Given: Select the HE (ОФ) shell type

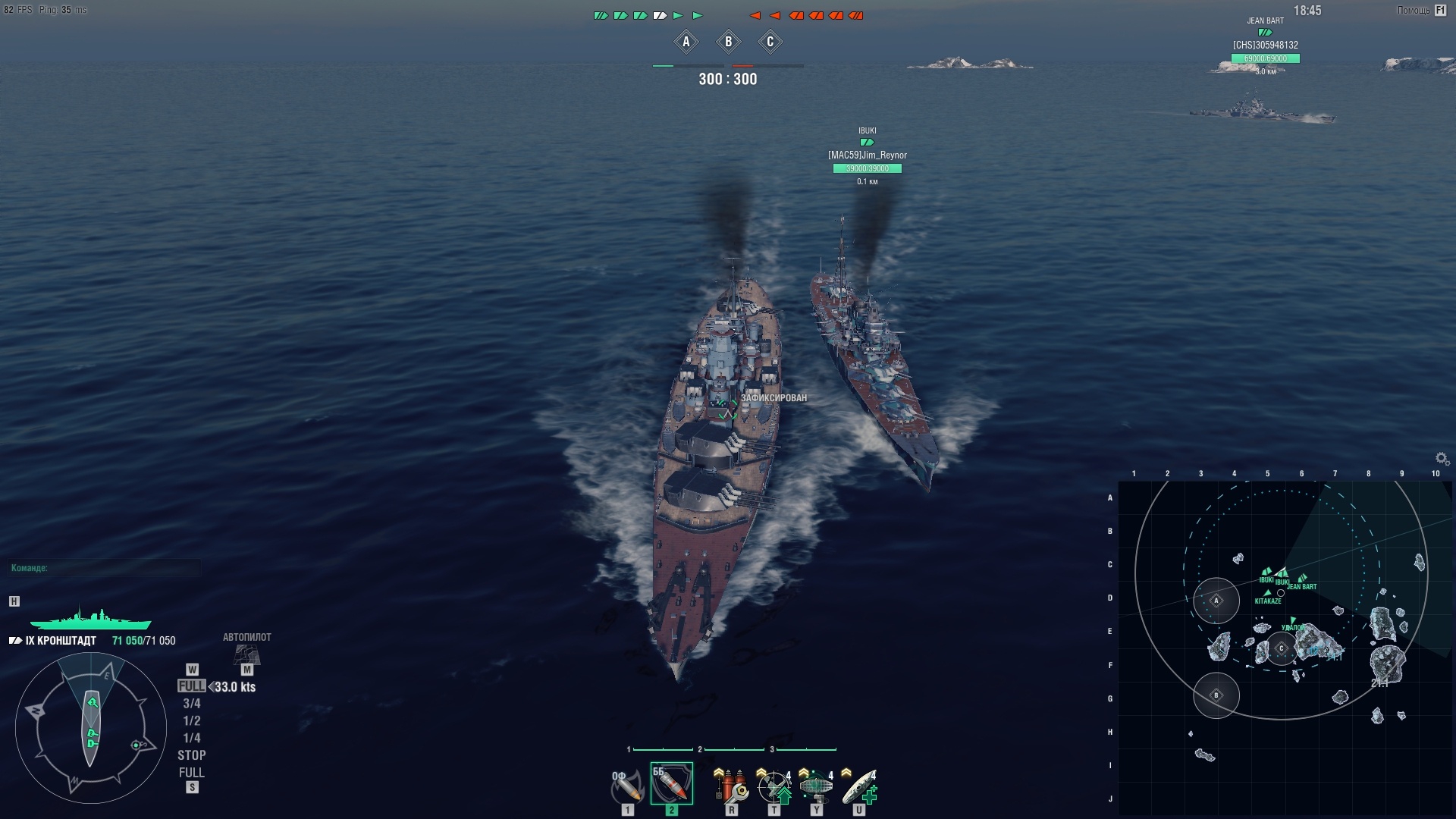Looking at the screenshot, I should [626, 786].
